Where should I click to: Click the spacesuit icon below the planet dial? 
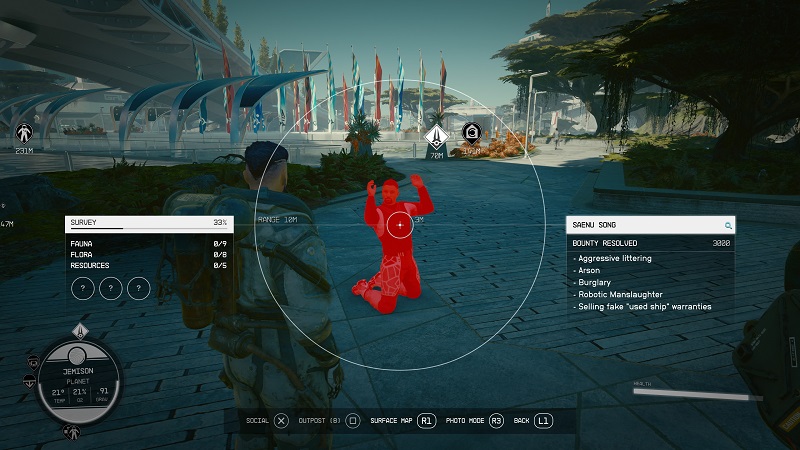click(72, 432)
